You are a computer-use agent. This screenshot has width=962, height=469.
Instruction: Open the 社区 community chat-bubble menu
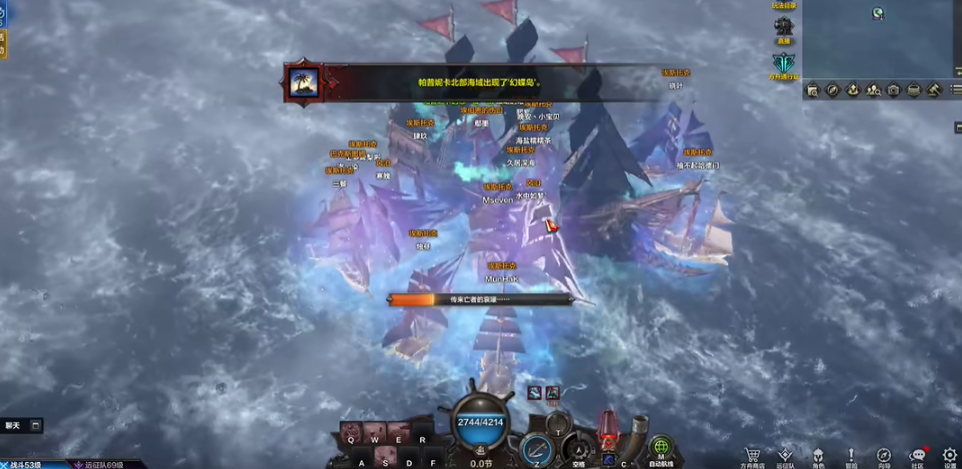coord(917,453)
